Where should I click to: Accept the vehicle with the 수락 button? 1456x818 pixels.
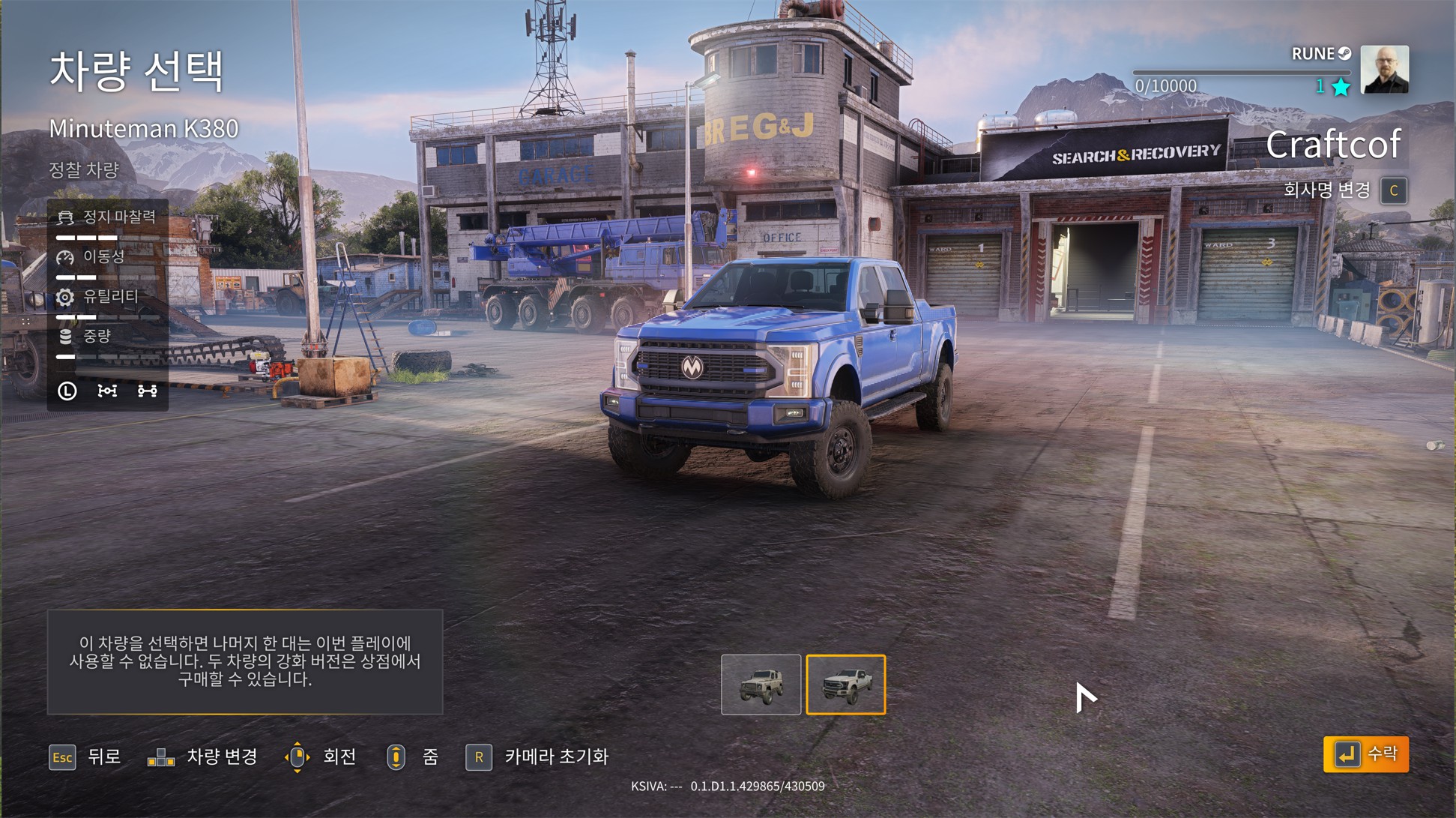tap(1365, 754)
